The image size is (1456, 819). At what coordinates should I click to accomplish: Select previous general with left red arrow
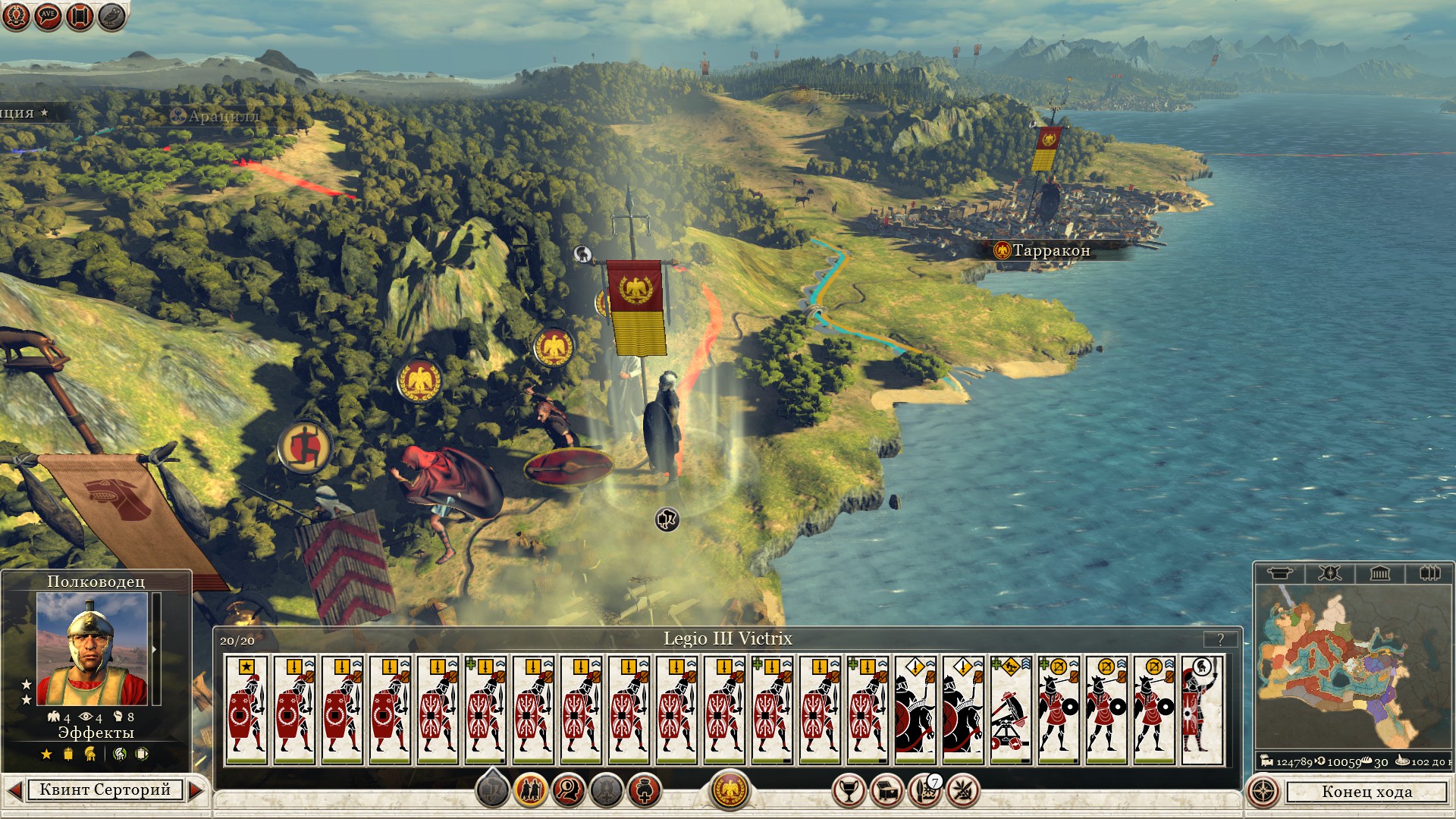14,790
